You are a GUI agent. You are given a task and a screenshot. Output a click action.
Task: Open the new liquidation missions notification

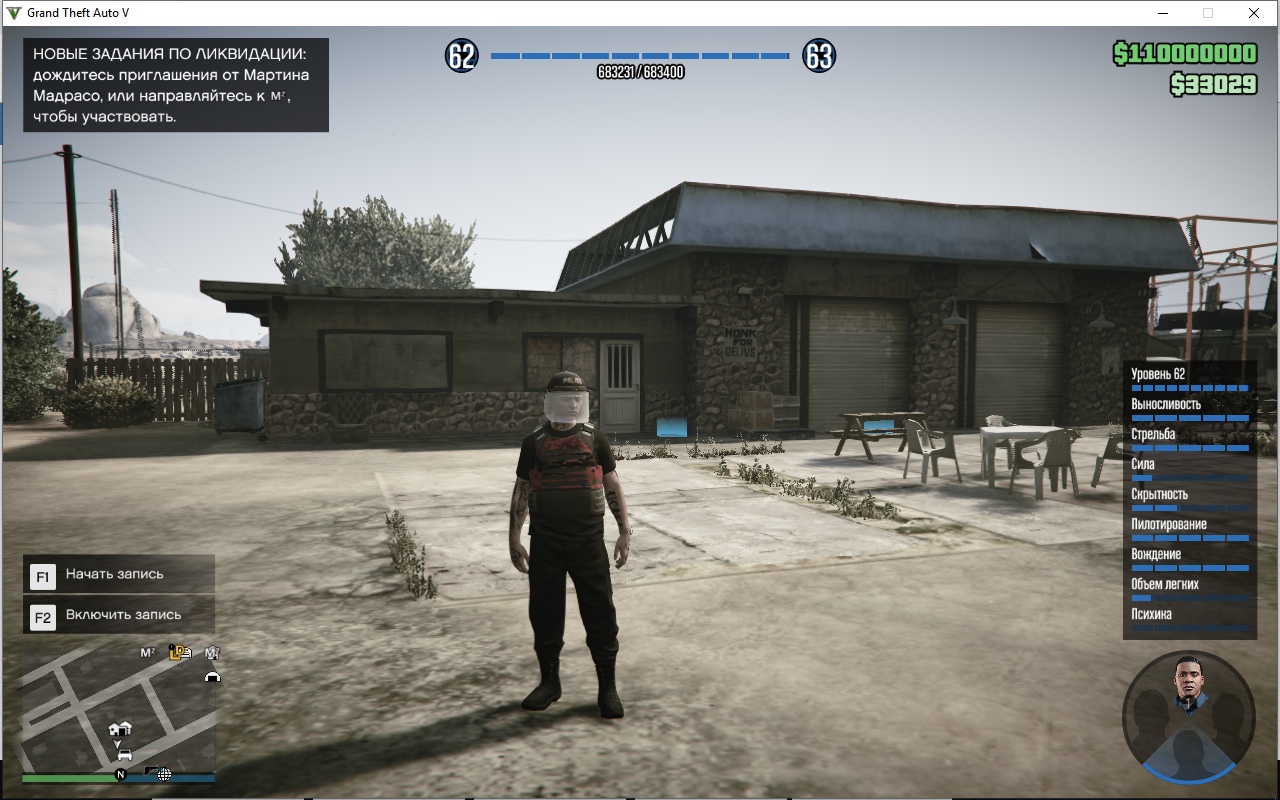[176, 85]
